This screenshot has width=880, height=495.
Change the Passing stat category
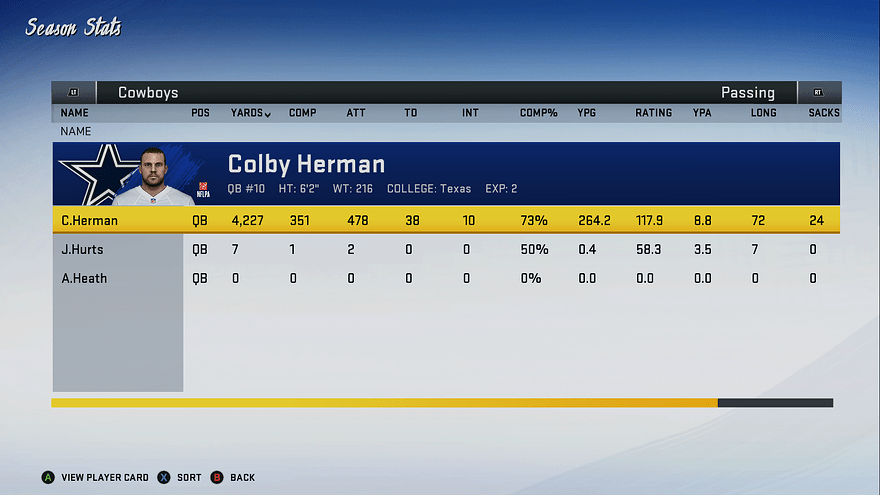[747, 93]
